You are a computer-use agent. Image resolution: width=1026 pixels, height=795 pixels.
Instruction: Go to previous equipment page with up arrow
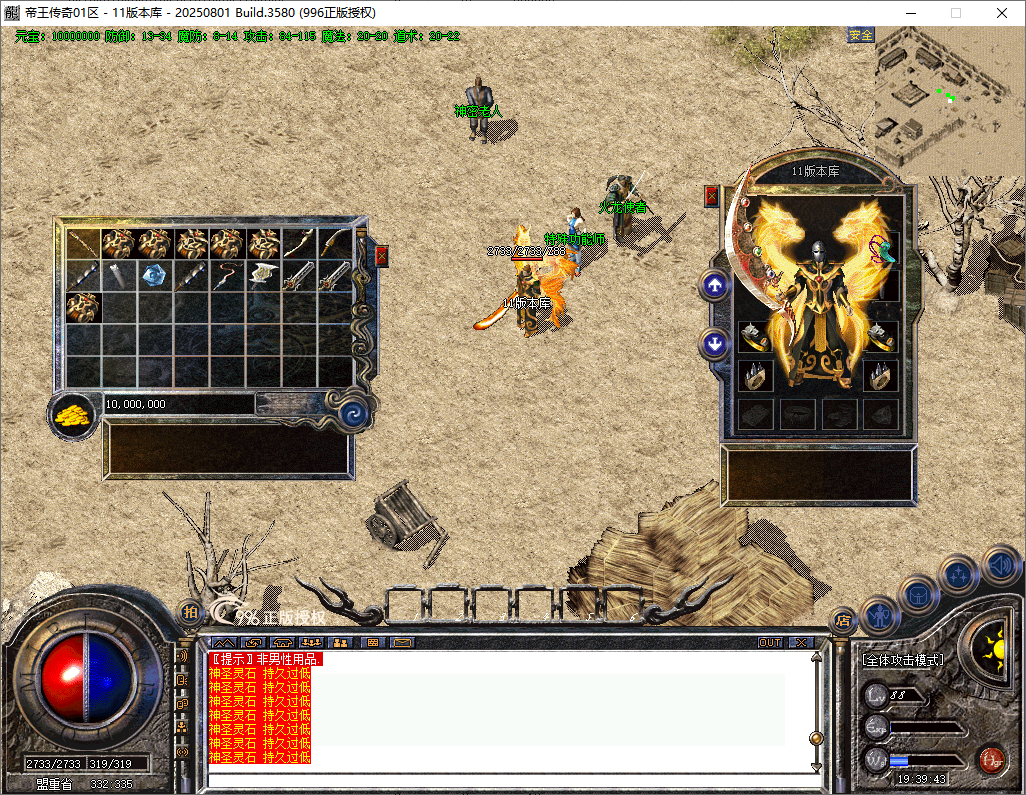point(714,286)
